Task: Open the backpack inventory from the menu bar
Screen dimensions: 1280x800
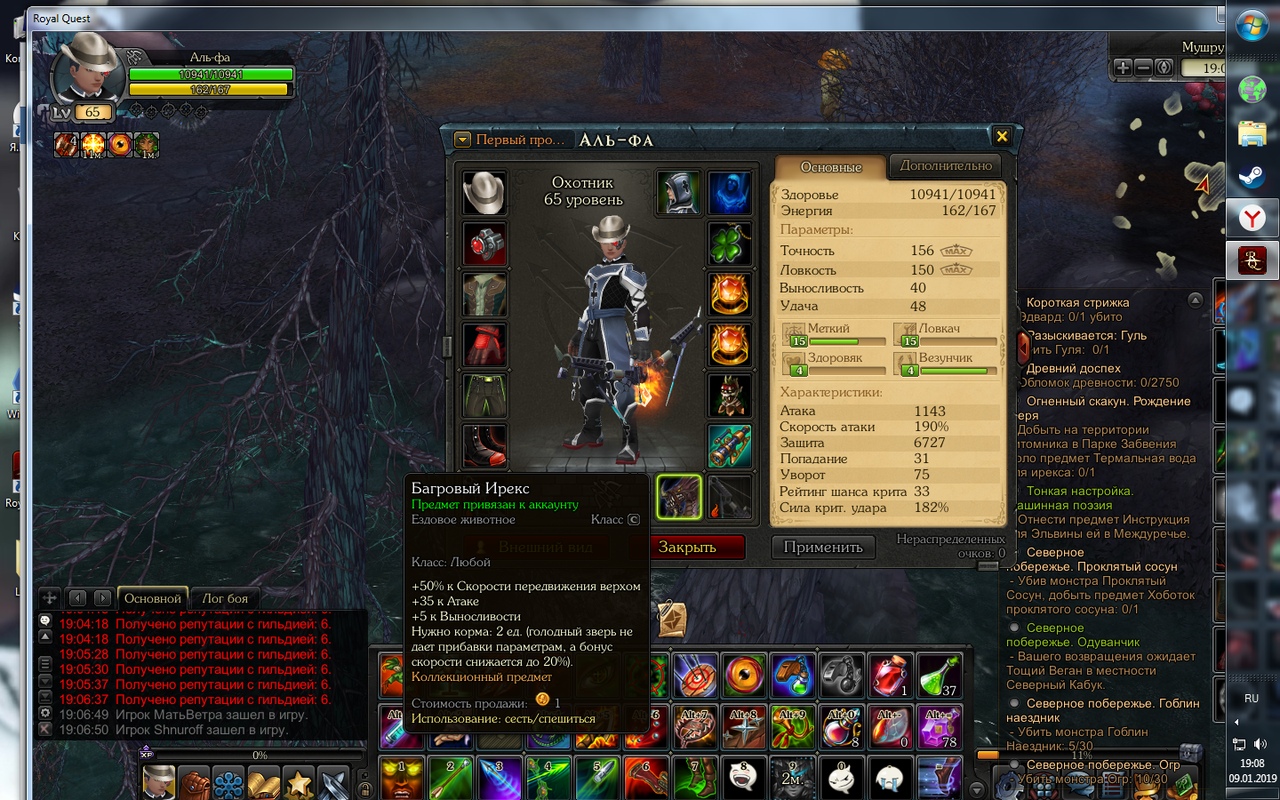Action: [193, 782]
